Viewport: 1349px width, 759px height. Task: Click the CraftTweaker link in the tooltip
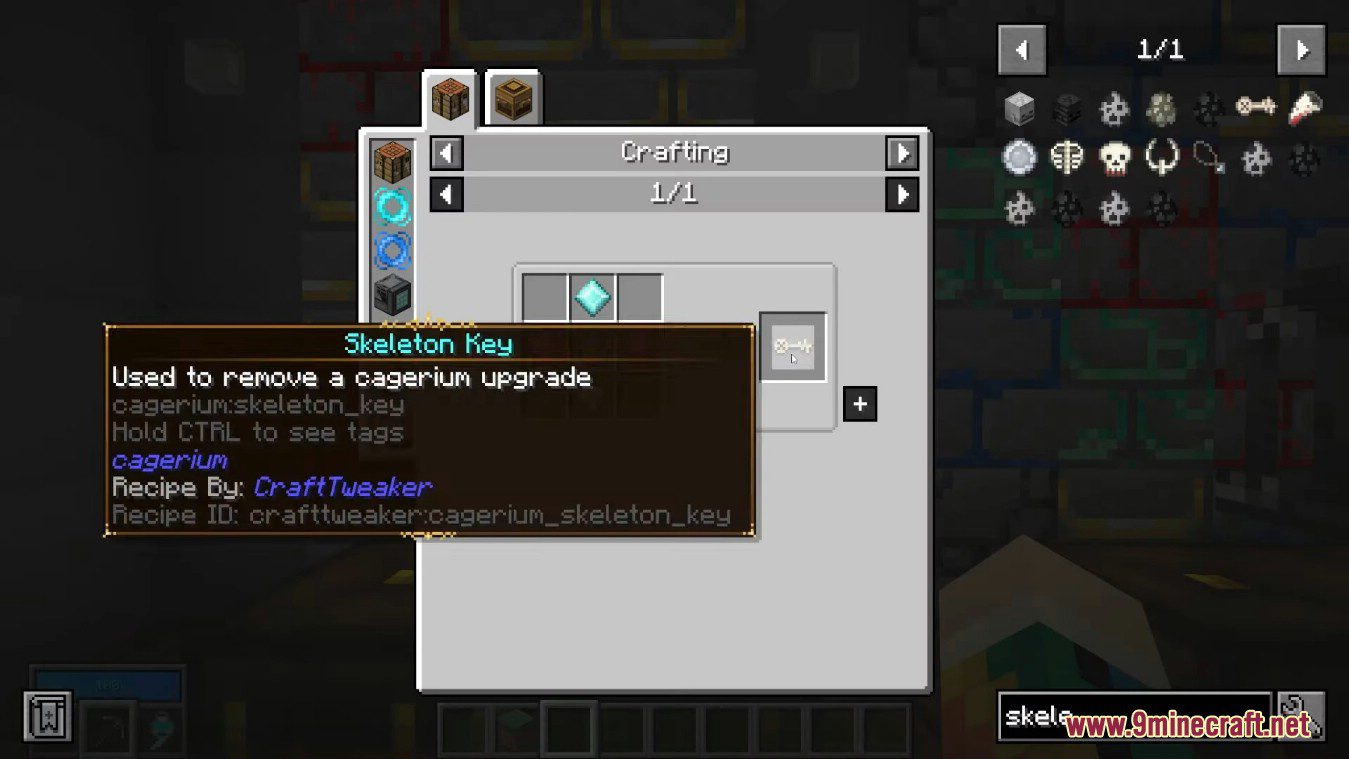click(342, 487)
